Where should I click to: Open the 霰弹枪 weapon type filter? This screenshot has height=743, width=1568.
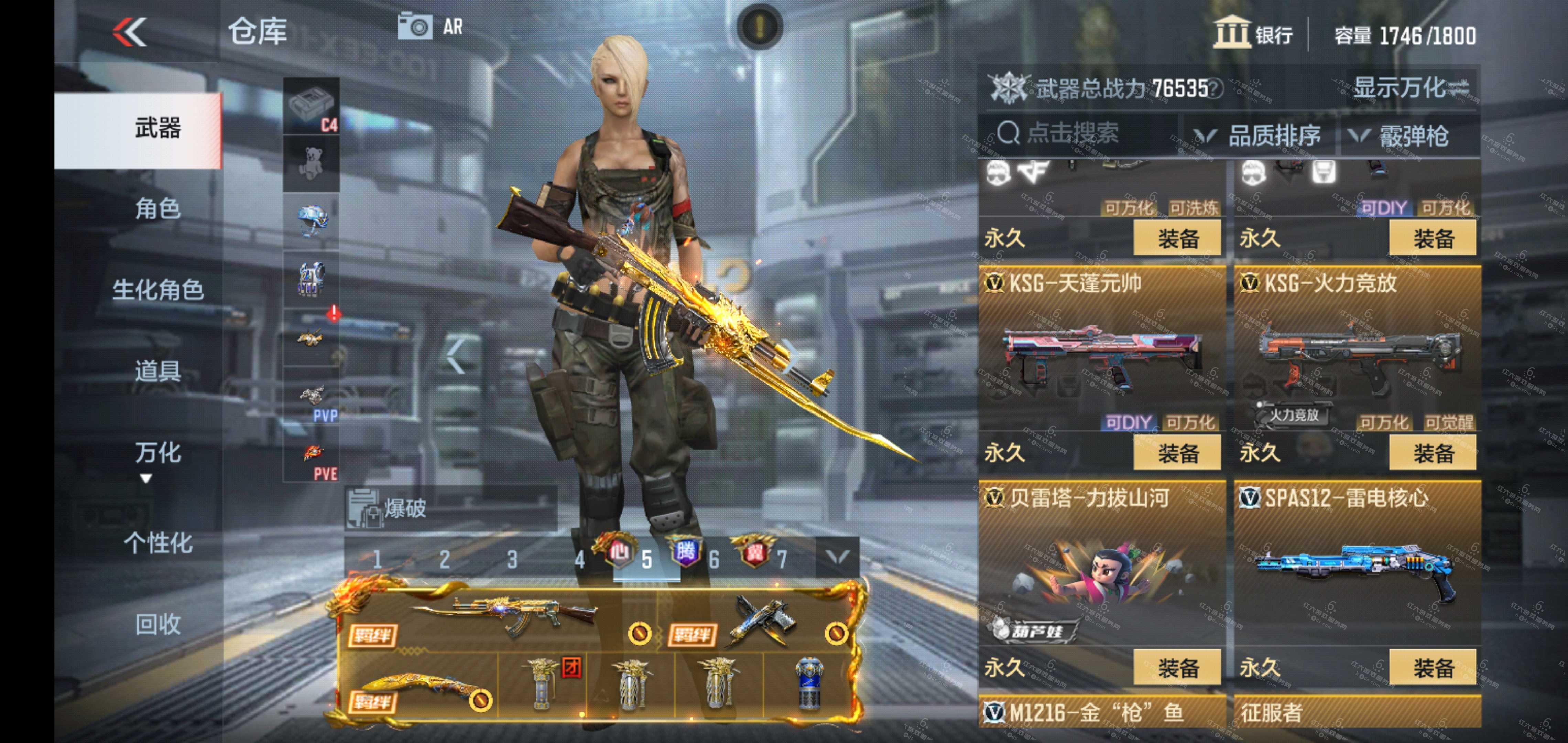click(x=1400, y=135)
